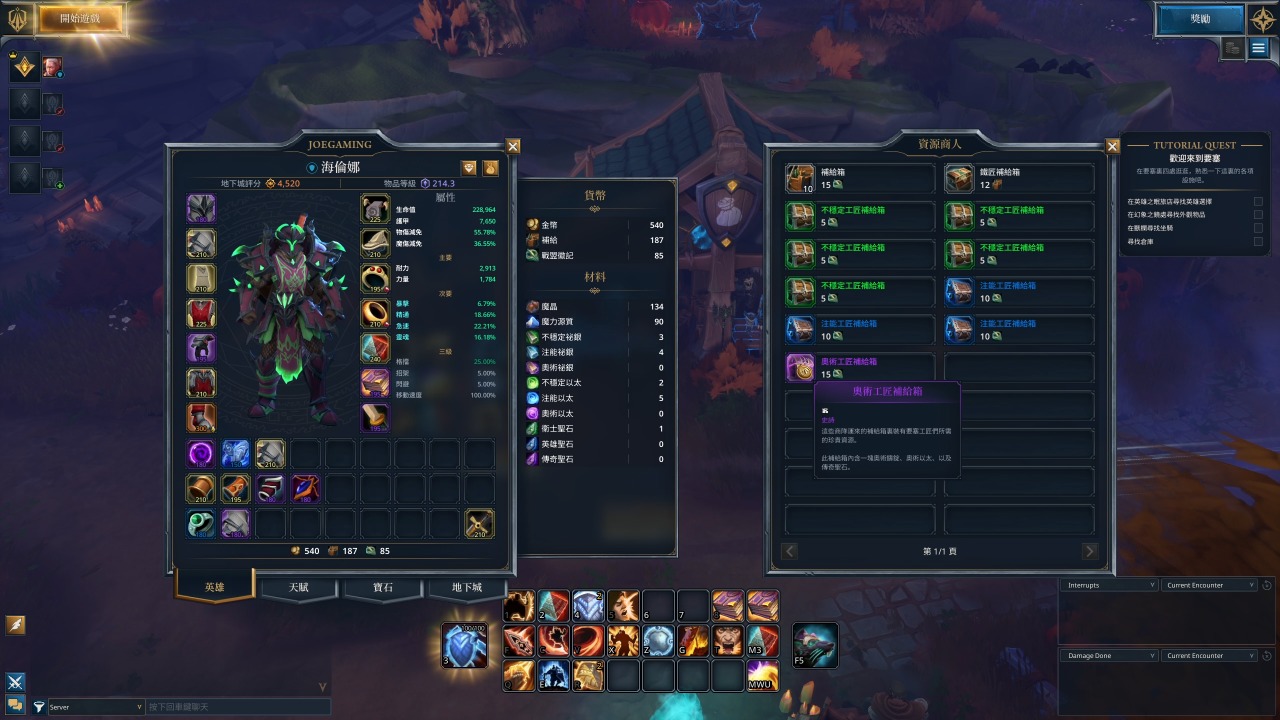Open the Interrupts dropdown

tap(1107, 585)
